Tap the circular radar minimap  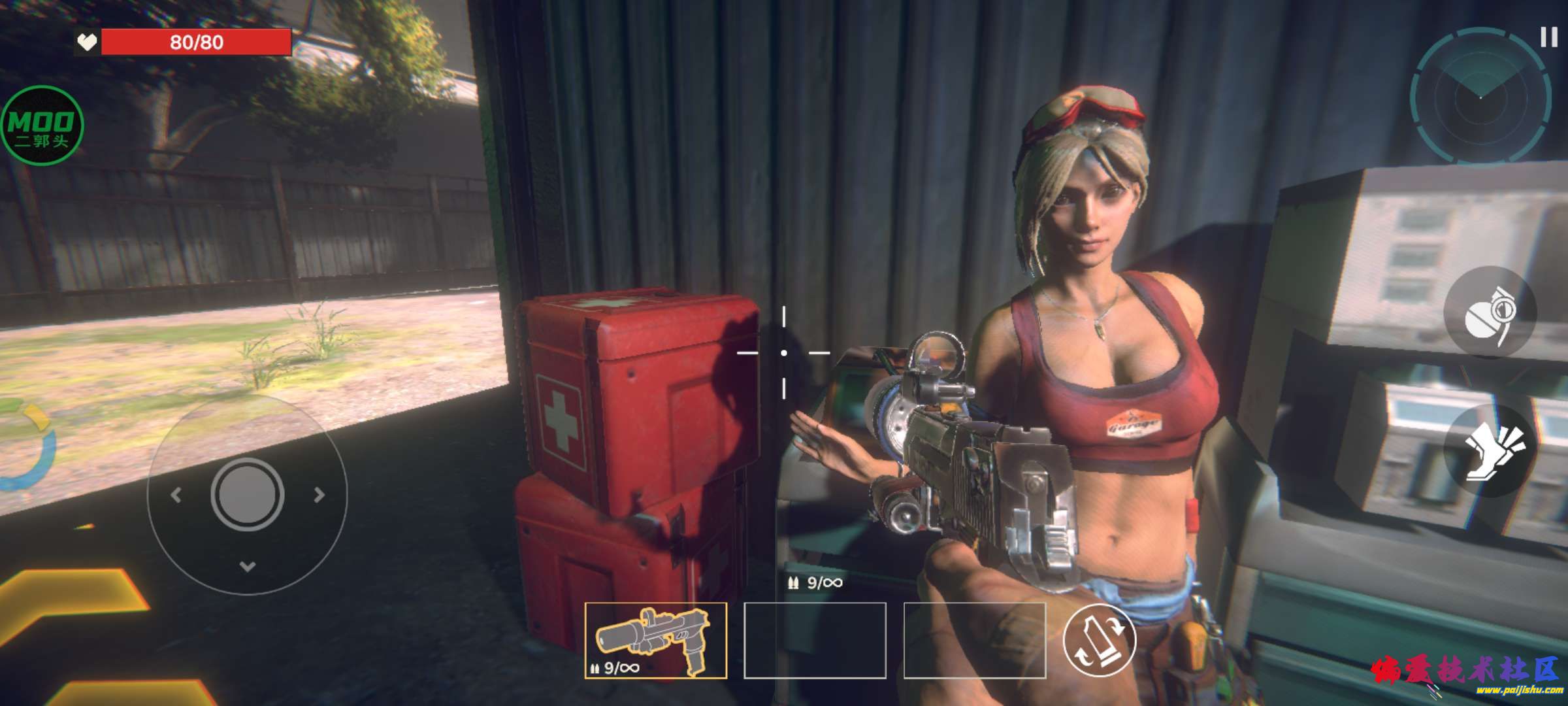pyautogui.click(x=1480, y=97)
